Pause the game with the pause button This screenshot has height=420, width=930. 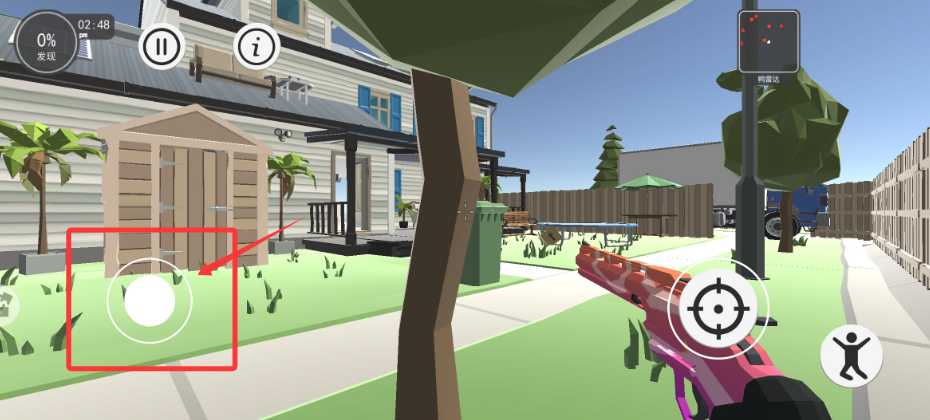click(x=161, y=46)
